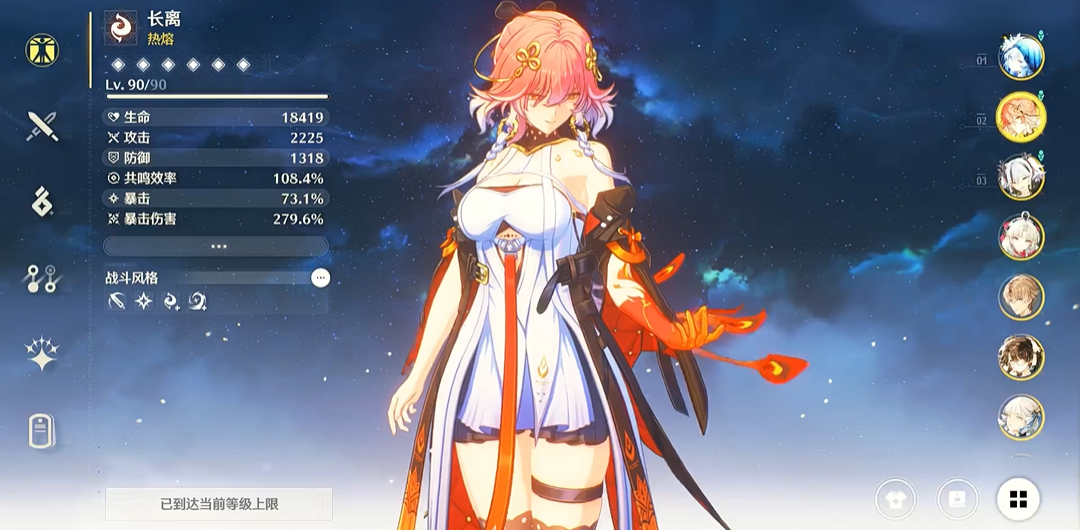Image resolution: width=1080 pixels, height=530 pixels.
Task: Open 战斗风格 details via round ellipsis button
Action: [x=320, y=278]
